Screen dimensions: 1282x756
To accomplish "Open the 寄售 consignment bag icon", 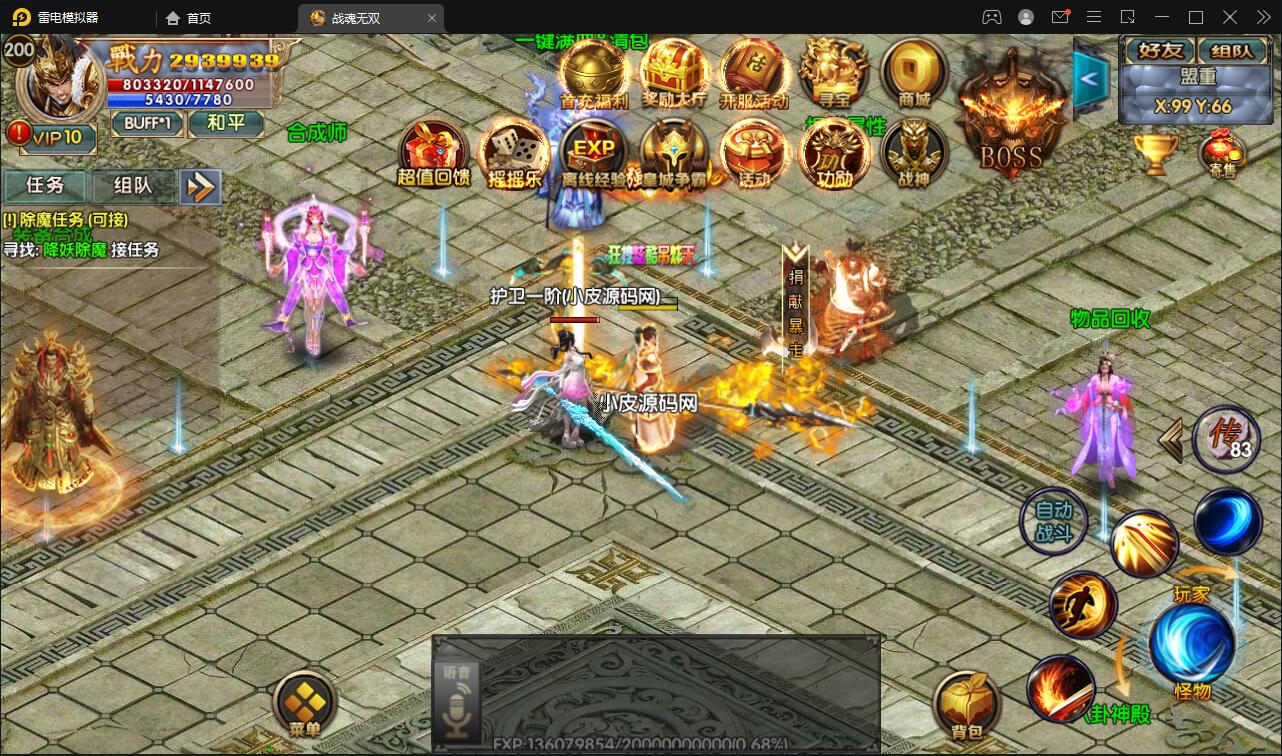I will pos(1222,155).
